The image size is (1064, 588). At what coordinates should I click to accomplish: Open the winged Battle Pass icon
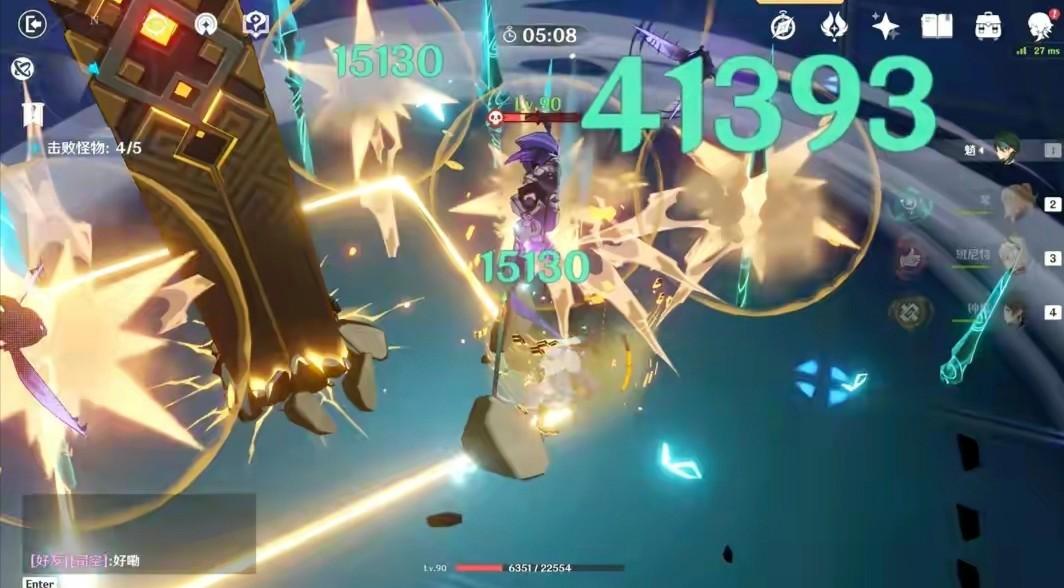pyautogui.click(x=834, y=27)
